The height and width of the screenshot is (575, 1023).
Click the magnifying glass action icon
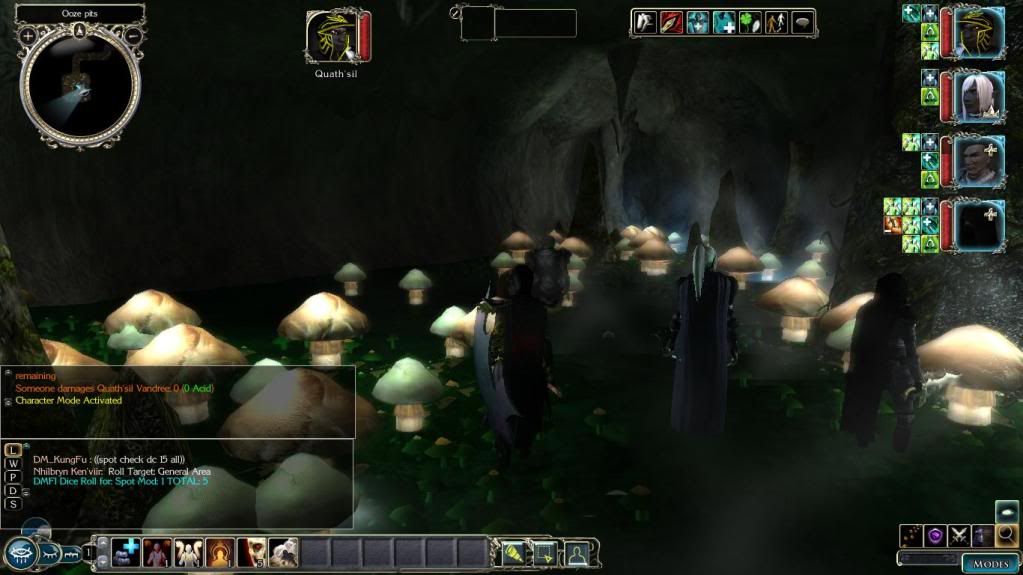[1006, 536]
